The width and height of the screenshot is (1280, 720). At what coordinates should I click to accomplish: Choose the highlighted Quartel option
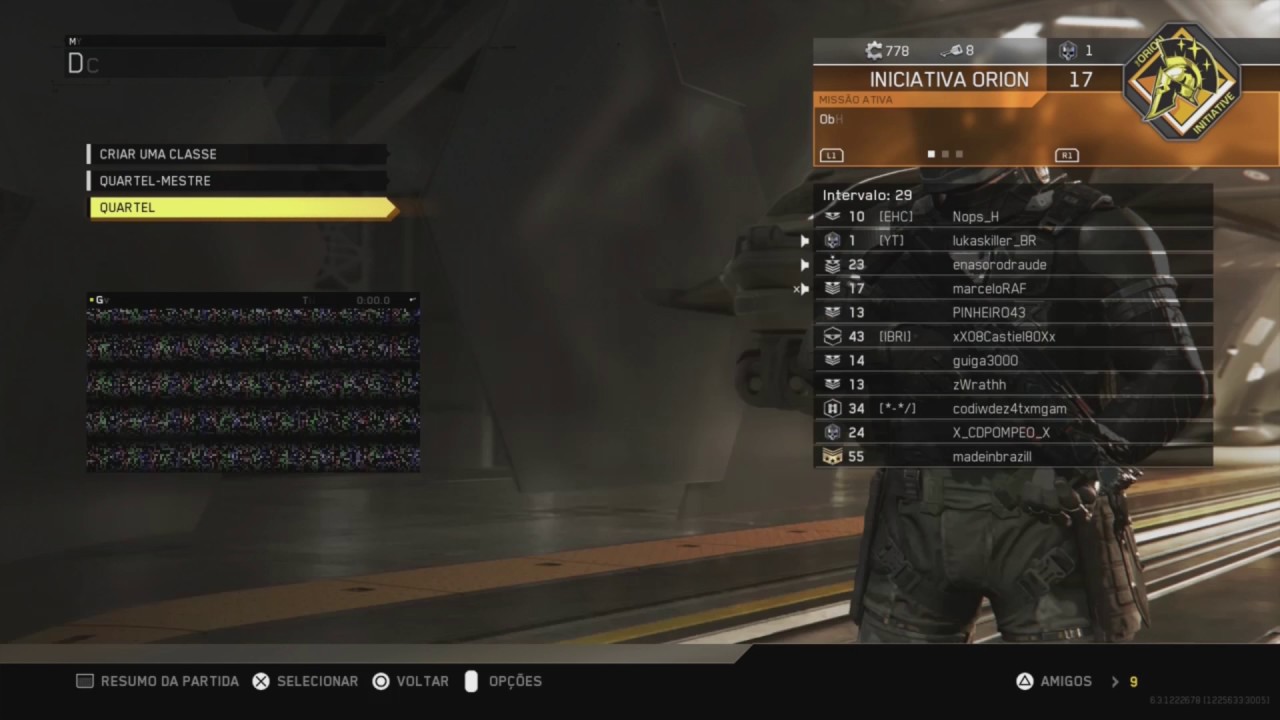coord(241,208)
